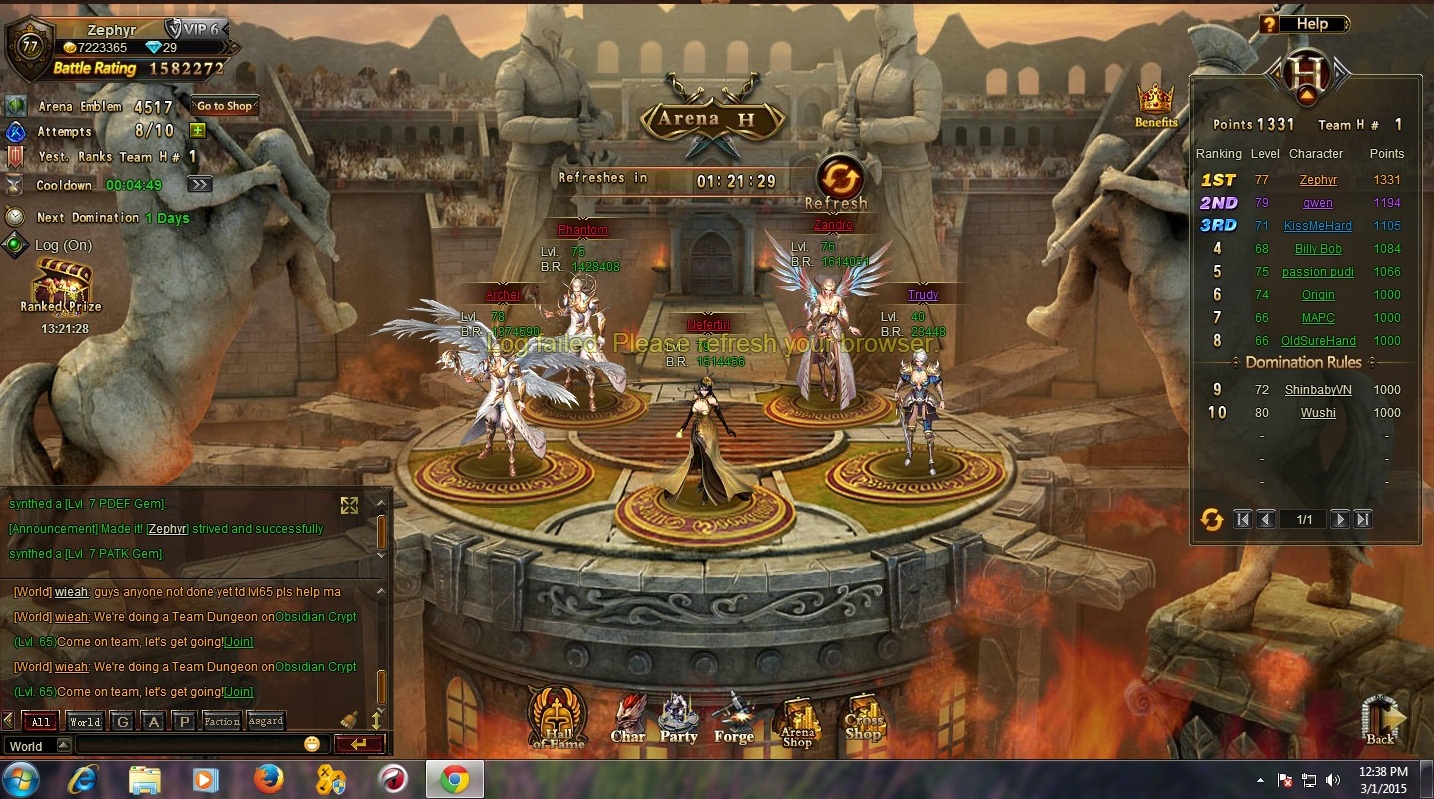The width and height of the screenshot is (1434, 799).
Task: Open the Ranked Prize chest
Action: point(62,287)
